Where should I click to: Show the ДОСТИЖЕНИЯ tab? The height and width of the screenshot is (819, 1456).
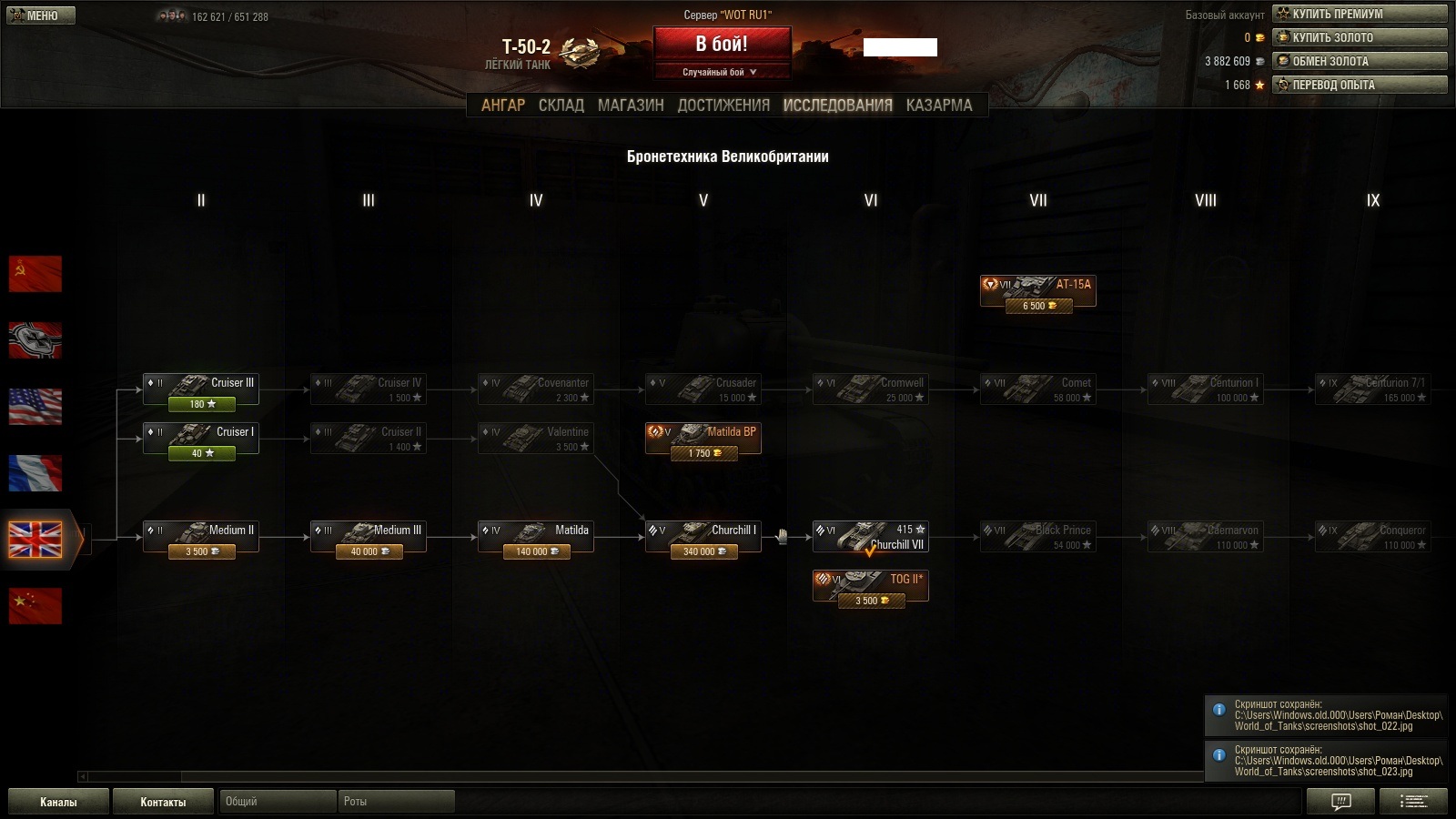tap(723, 105)
